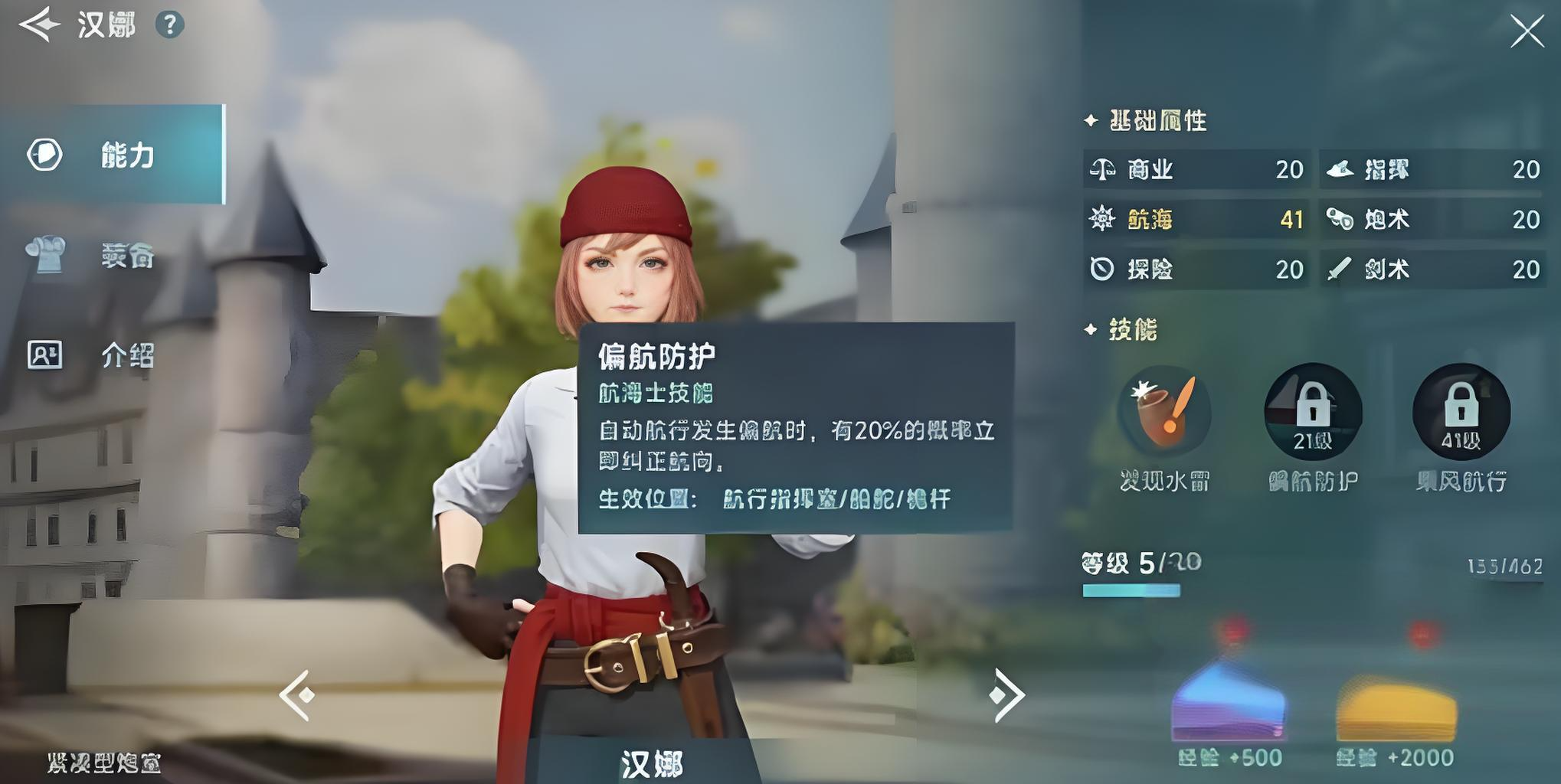This screenshot has width=1561, height=784.
Task: View the next character with right arrow
Action: tap(1005, 695)
